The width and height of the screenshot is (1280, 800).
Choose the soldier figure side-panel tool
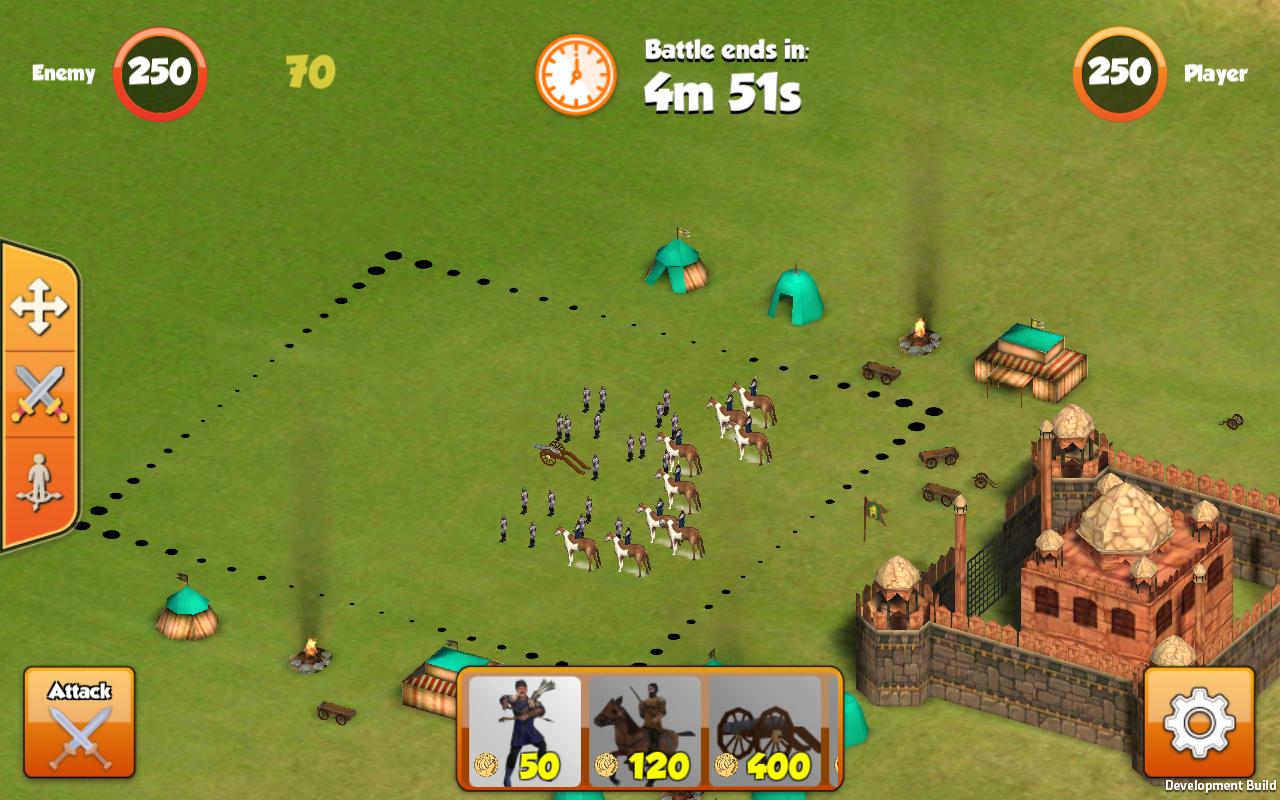[x=39, y=483]
